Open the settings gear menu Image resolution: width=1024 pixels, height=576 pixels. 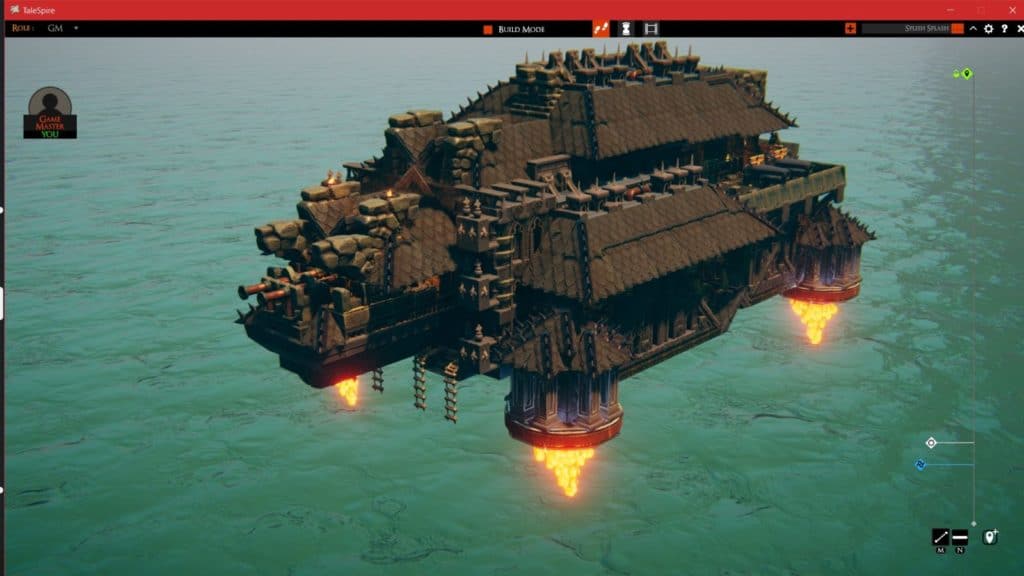tap(989, 29)
